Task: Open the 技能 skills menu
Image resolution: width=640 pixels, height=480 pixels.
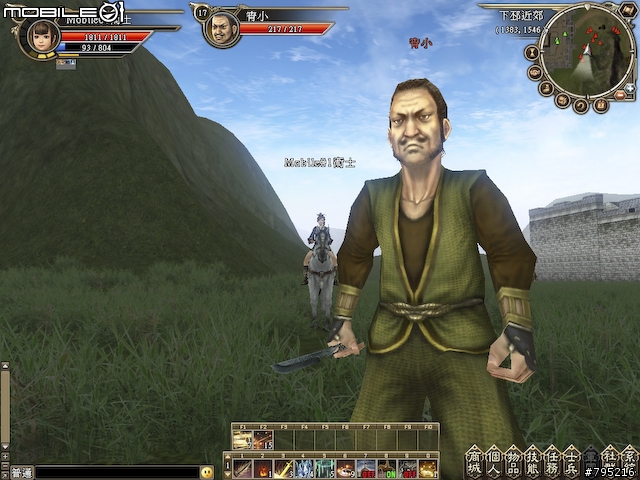Action: pyautogui.click(x=532, y=460)
